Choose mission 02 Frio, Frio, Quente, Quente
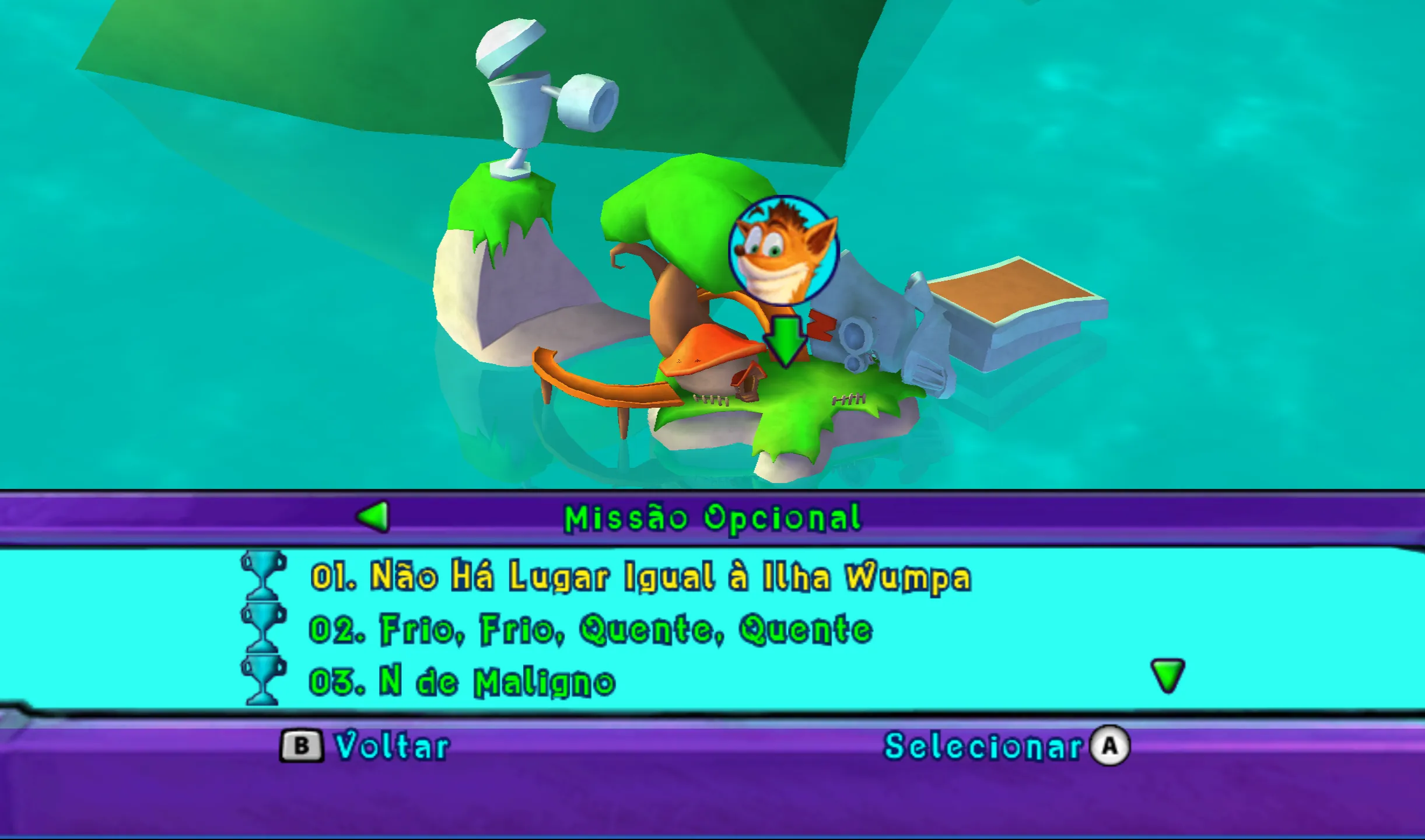Screen dimensions: 1425x840 tap(590, 629)
